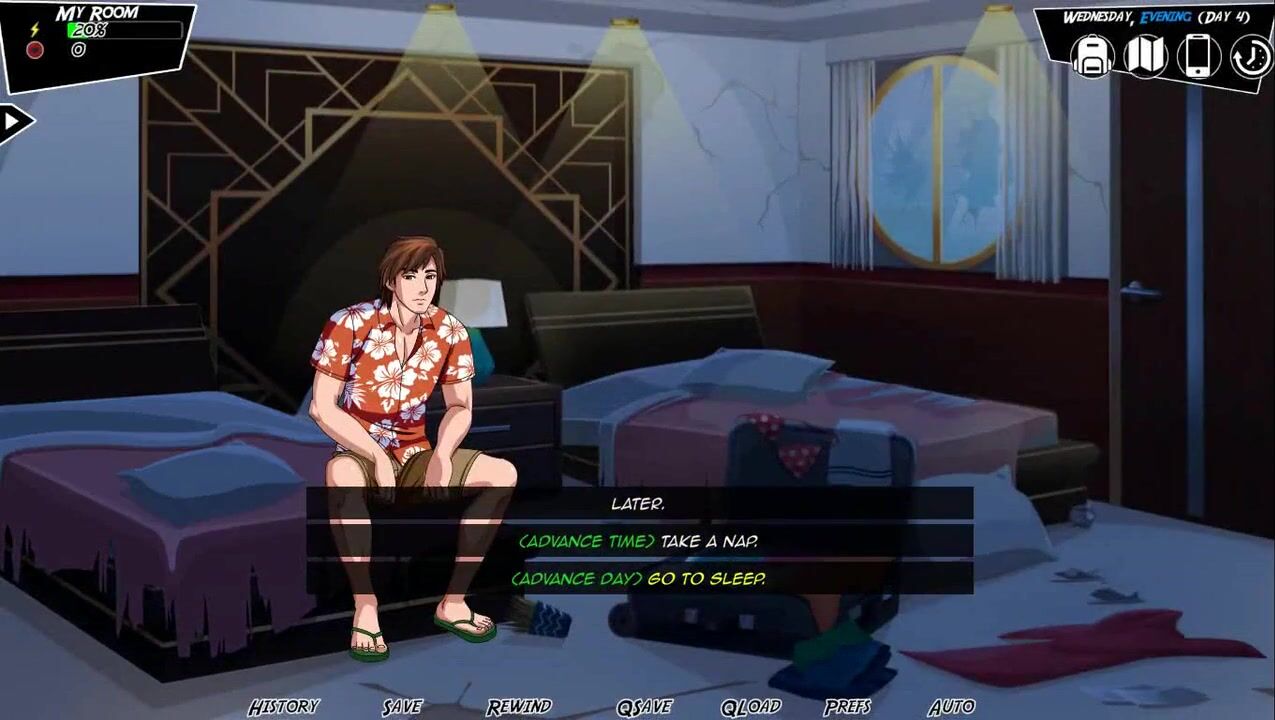Open the Save menu
1275x720 pixels.
tap(402, 707)
